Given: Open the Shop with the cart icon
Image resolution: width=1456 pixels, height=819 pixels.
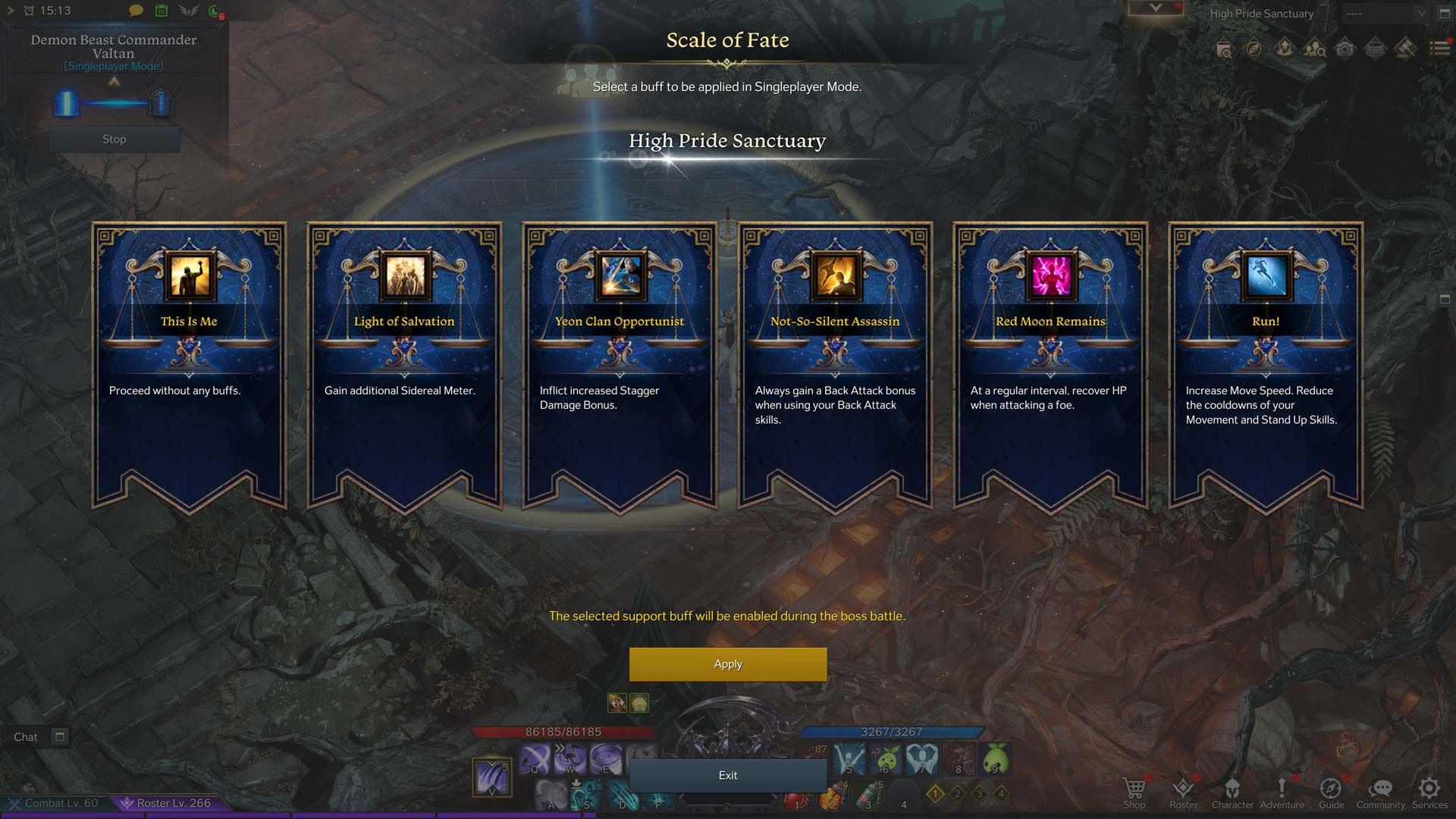Looking at the screenshot, I should click(1134, 790).
